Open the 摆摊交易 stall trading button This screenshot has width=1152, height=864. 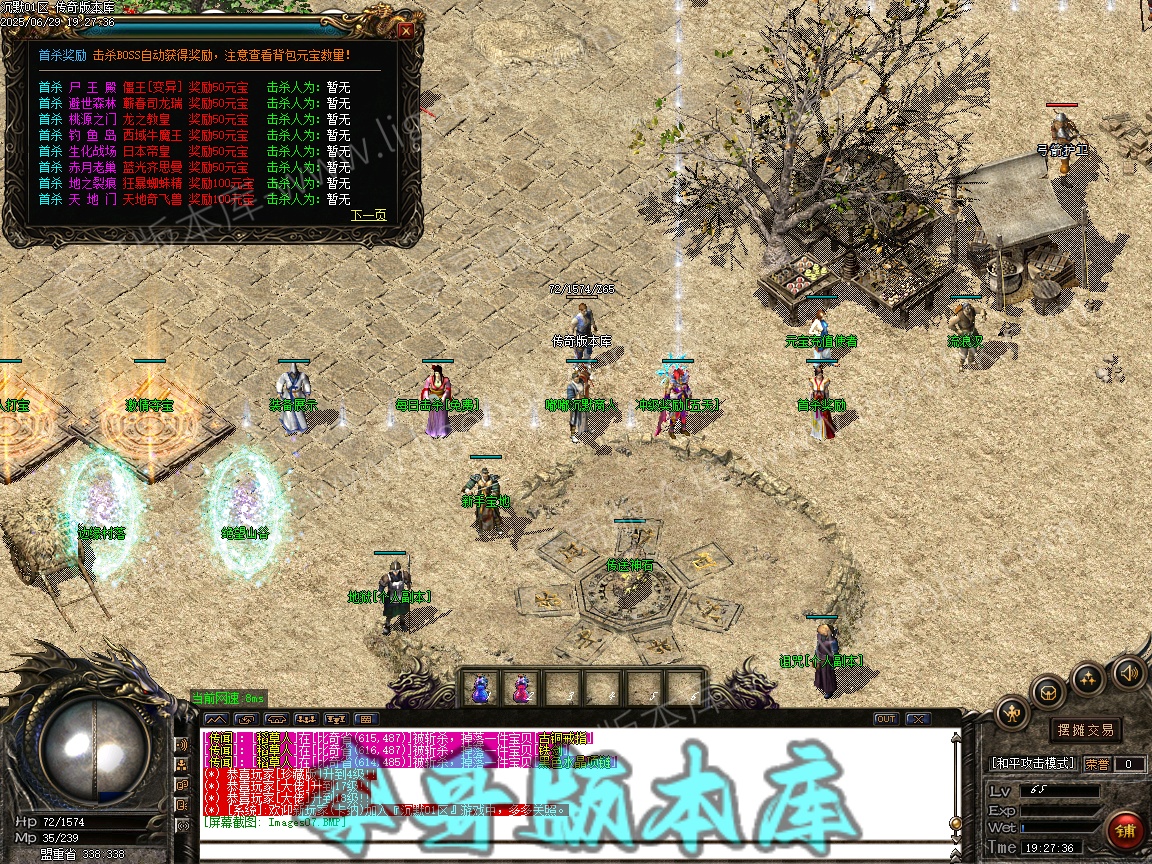[x=1086, y=730]
